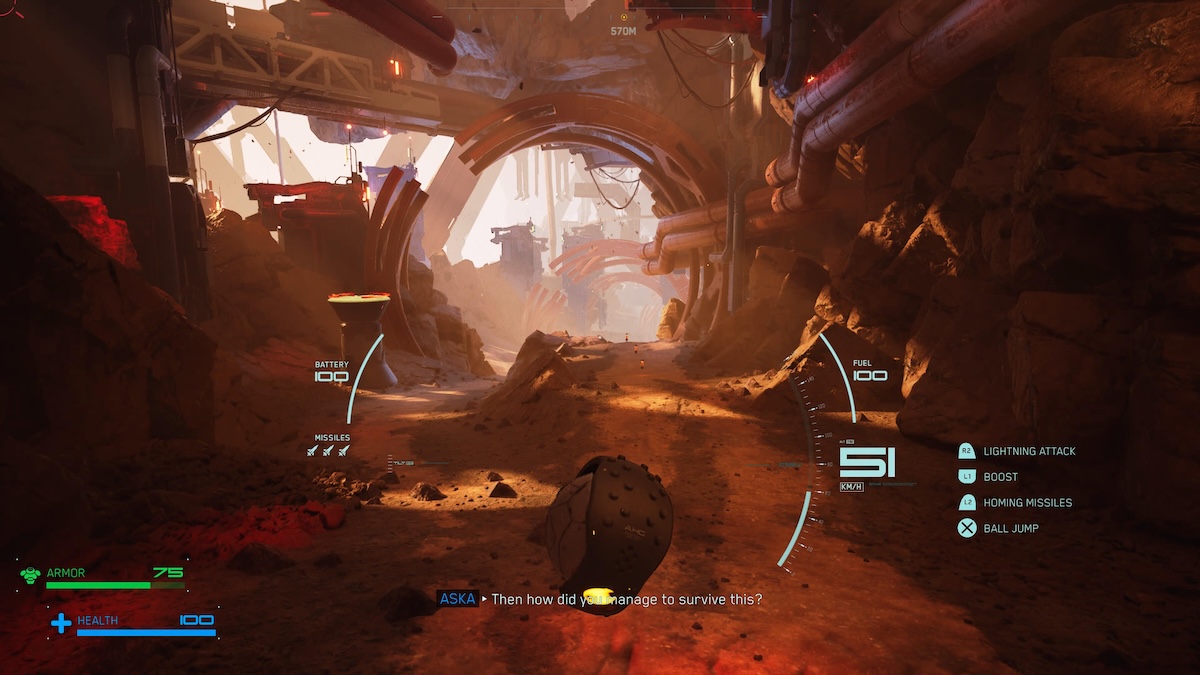Choose the Homing Missiles ability entry
This screenshot has height=675, width=1200.
click(x=1026, y=503)
